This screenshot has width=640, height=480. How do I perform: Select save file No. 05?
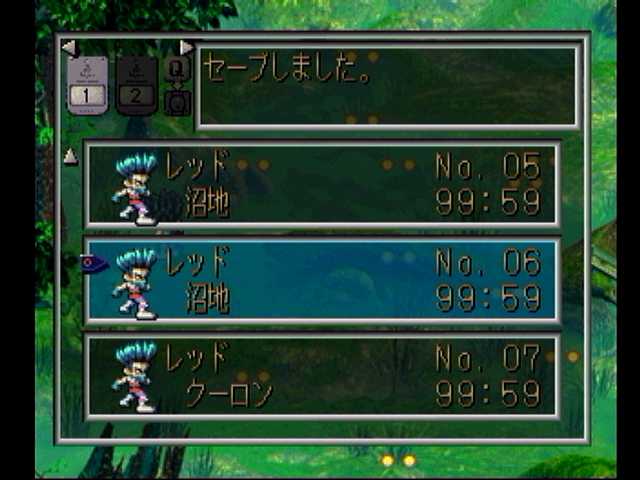coord(322,184)
